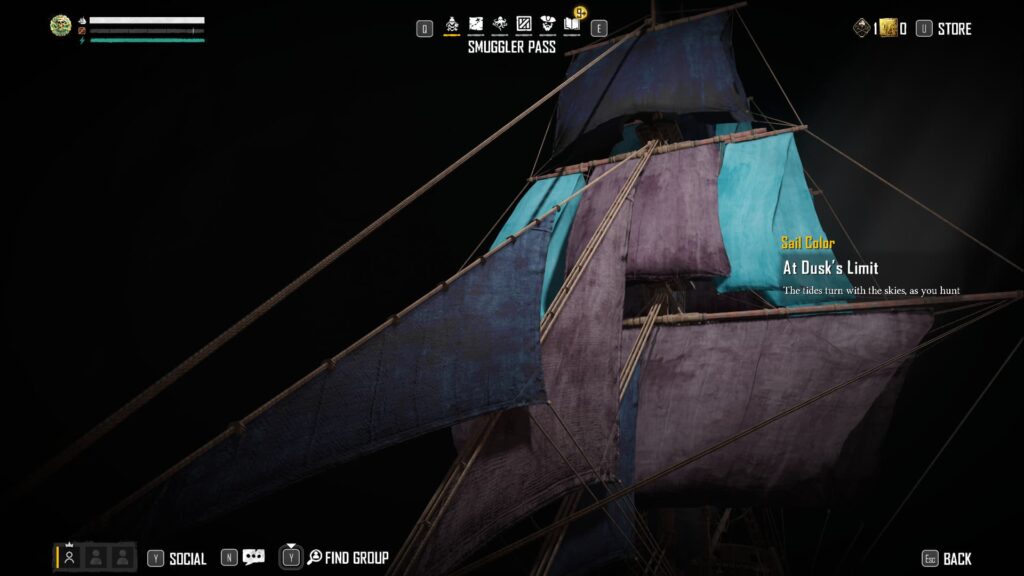Open the pirate captain tab icon
The image size is (1024, 576).
(x=548, y=23)
